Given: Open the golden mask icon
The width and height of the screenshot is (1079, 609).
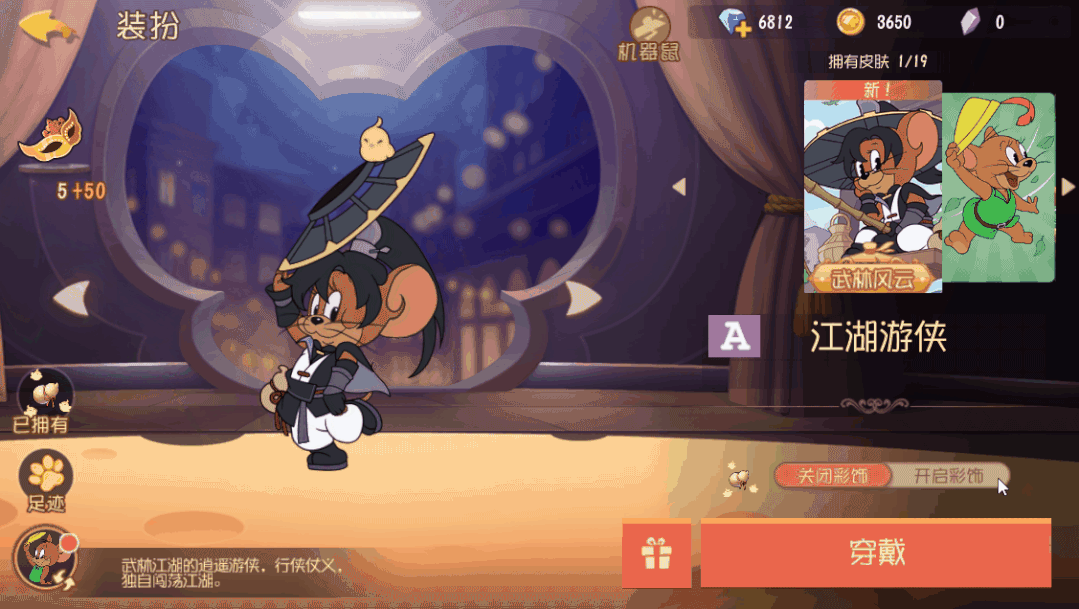Looking at the screenshot, I should tap(52, 136).
